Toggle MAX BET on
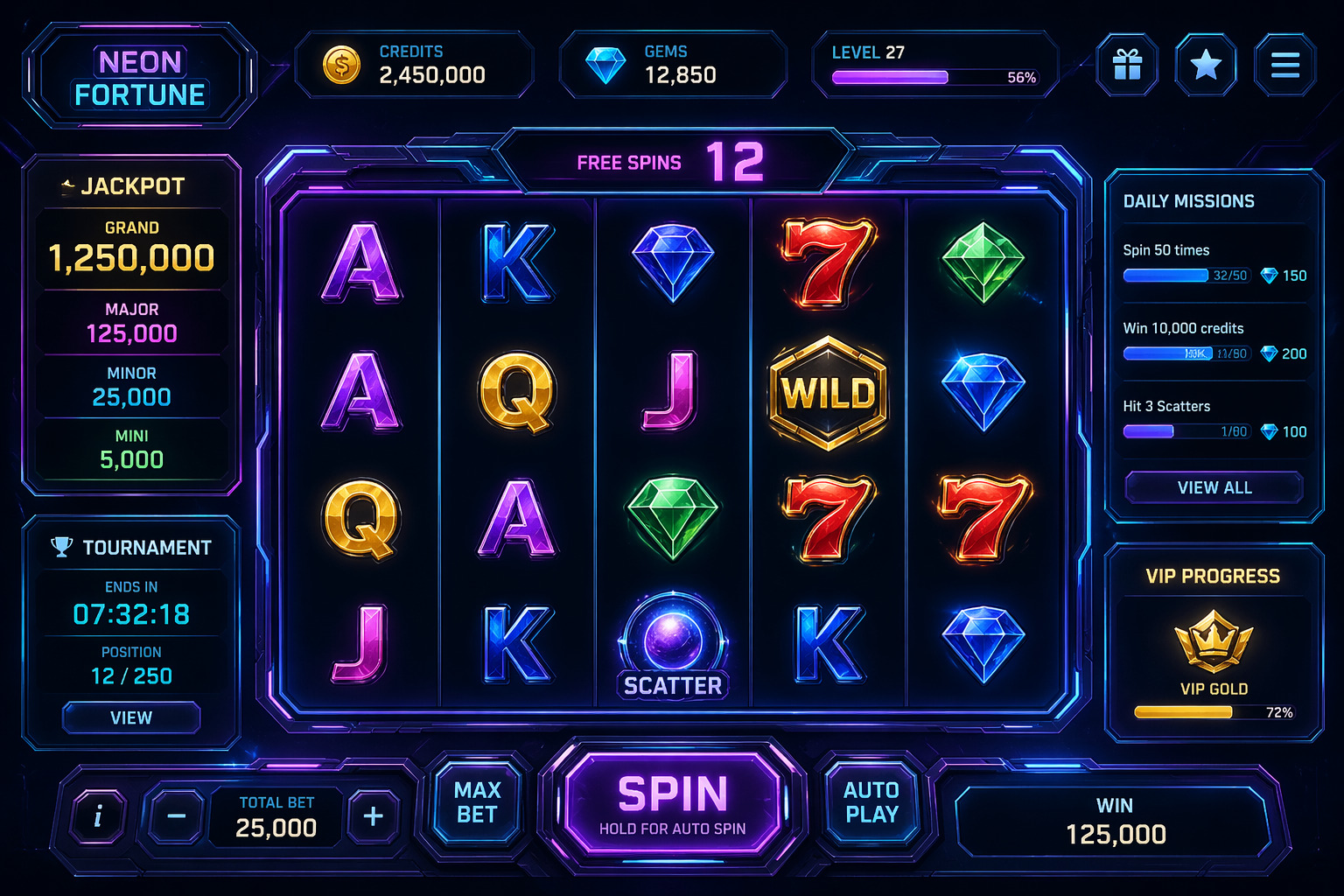The height and width of the screenshot is (896, 1344). 476,801
